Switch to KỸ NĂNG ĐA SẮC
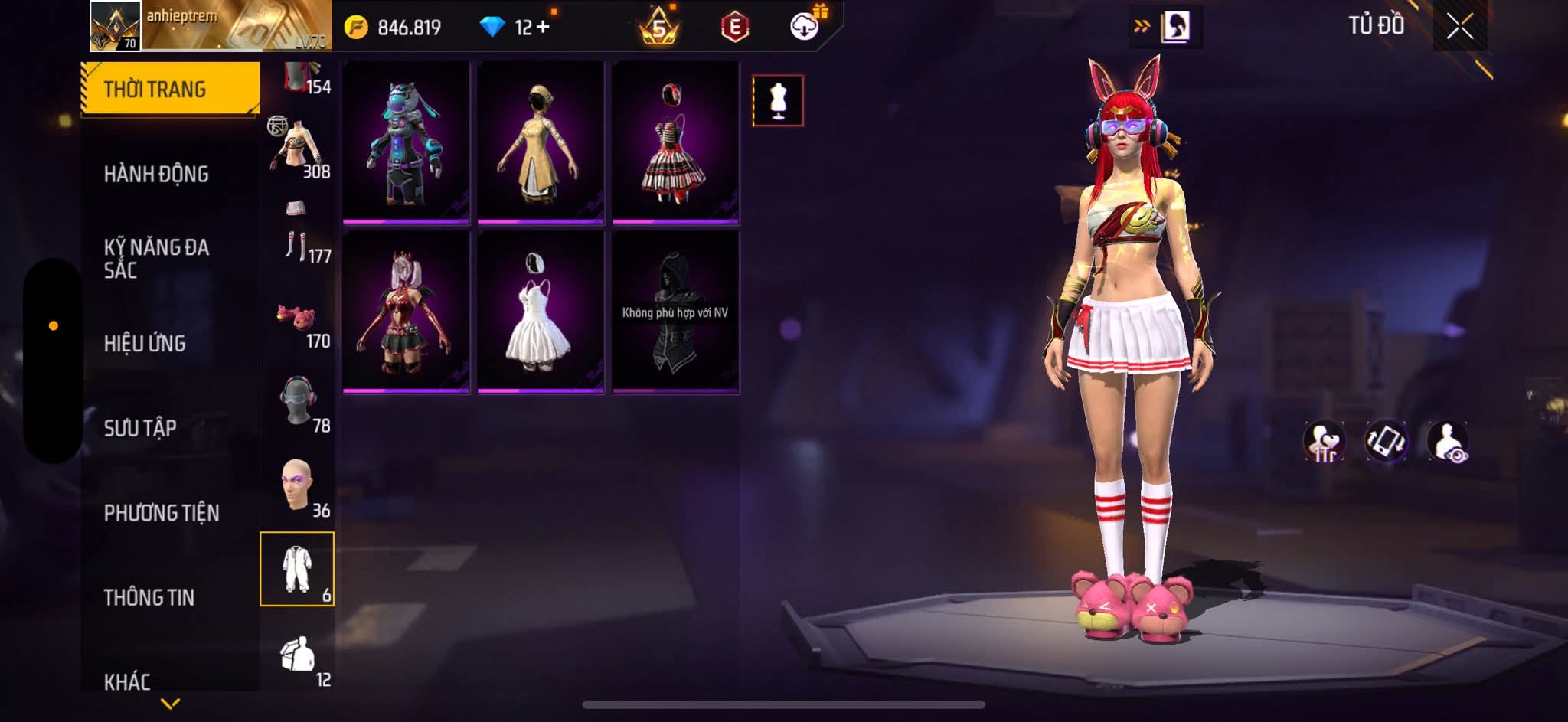Image resolution: width=1568 pixels, height=722 pixels. point(156,258)
